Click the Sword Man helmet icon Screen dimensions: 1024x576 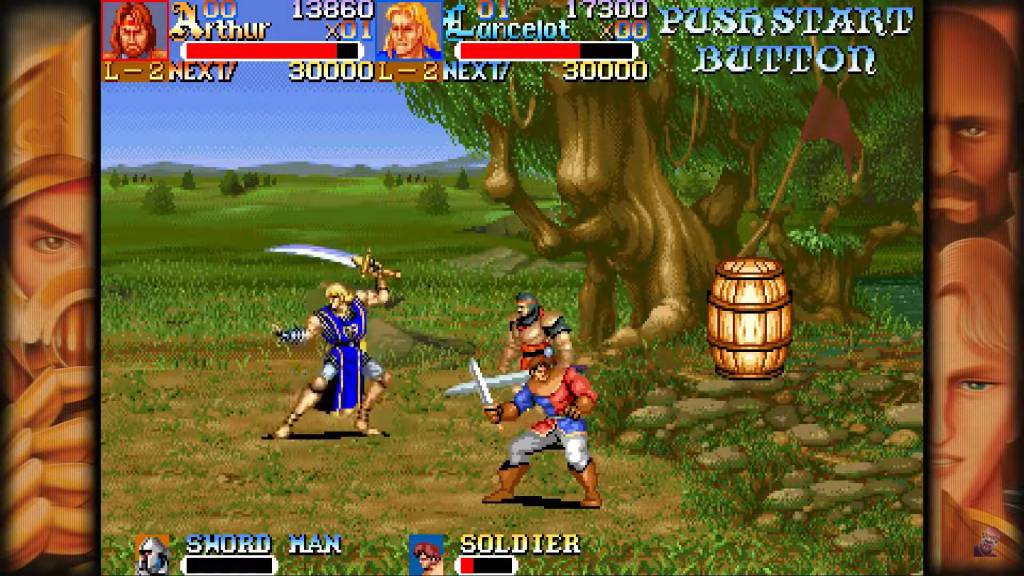point(152,553)
